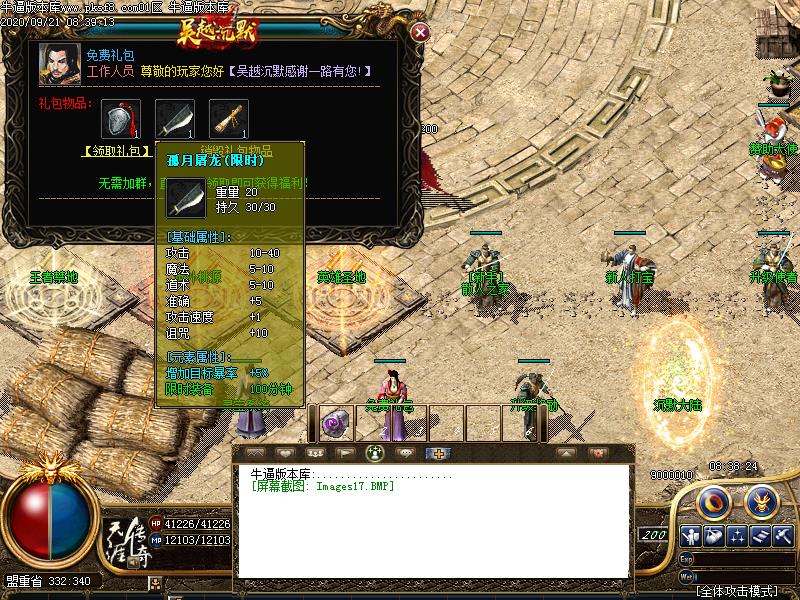Select the dragon blade gift item
This screenshot has height=600, width=800.
pyautogui.click(x=174, y=119)
